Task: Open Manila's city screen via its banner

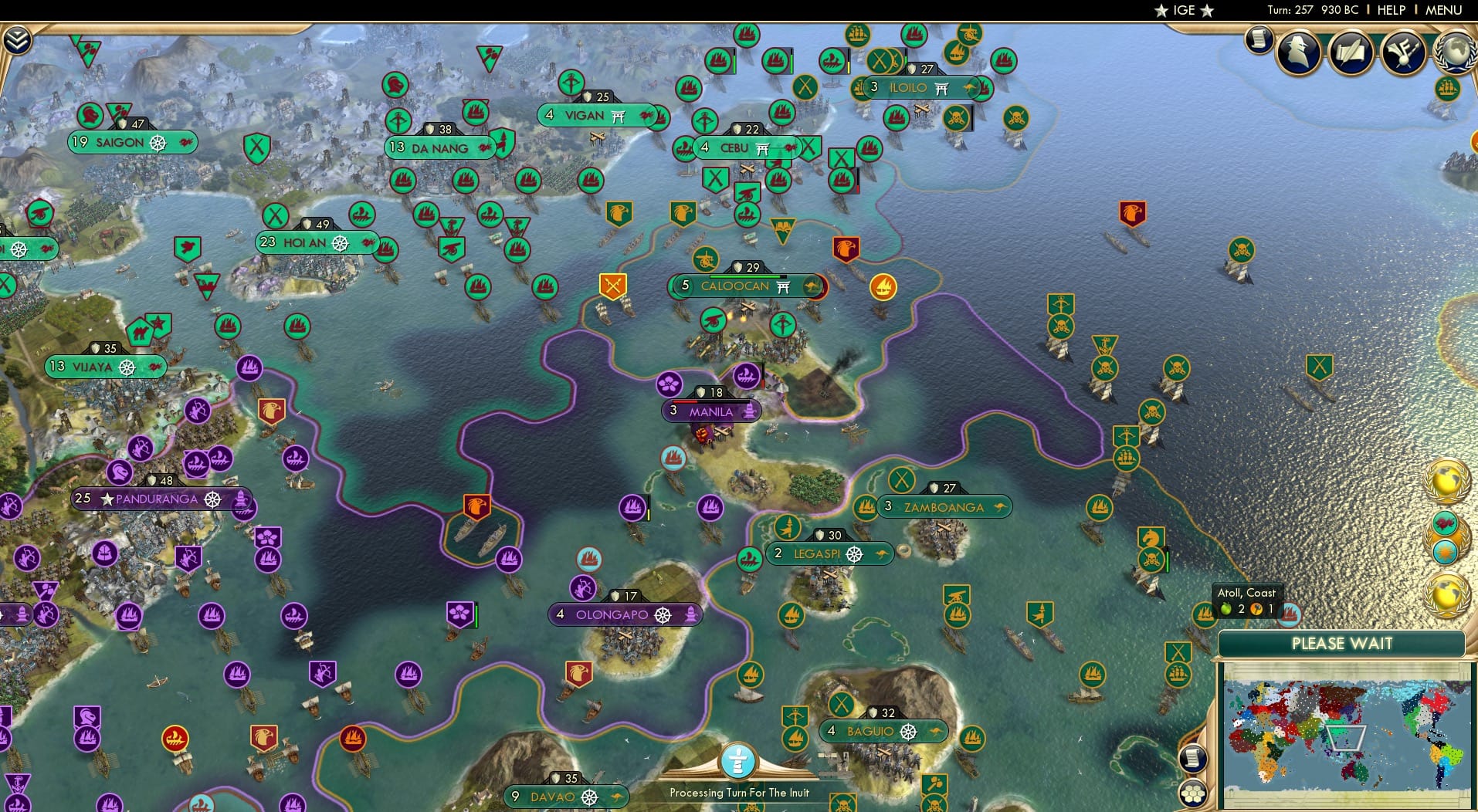Action: (x=711, y=411)
